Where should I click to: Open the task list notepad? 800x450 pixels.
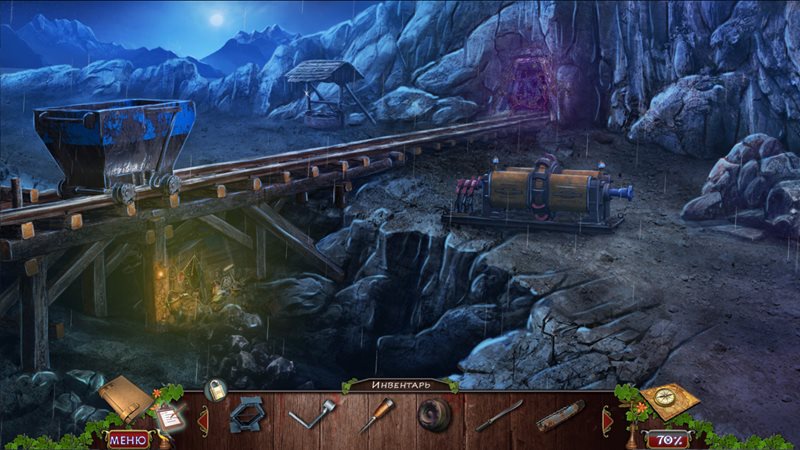pos(169,419)
